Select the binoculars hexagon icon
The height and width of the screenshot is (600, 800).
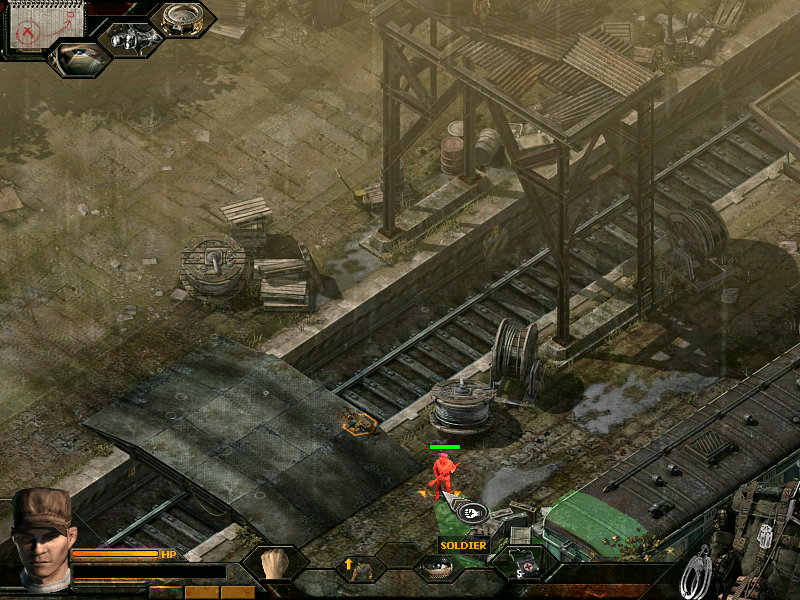point(131,40)
